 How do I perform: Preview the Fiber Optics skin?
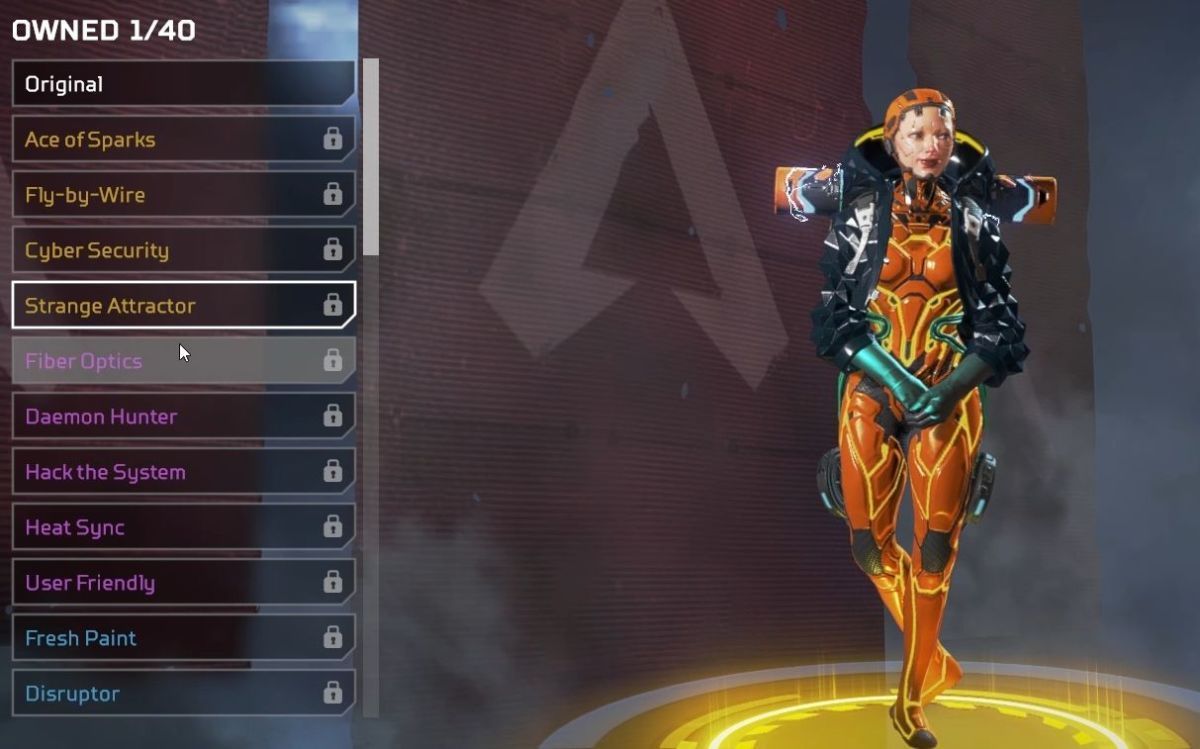[183, 361]
